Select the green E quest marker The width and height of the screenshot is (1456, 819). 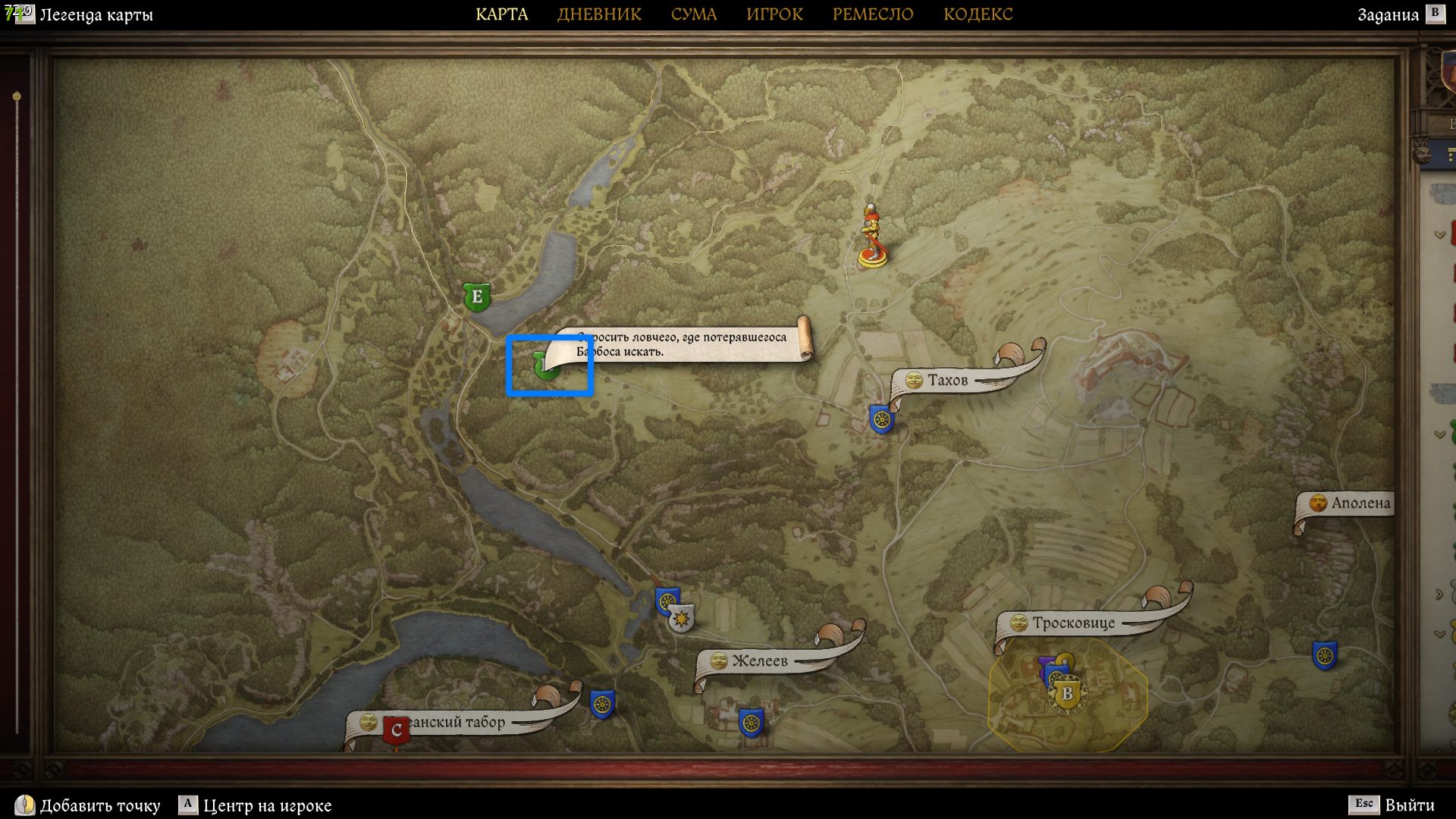(477, 297)
